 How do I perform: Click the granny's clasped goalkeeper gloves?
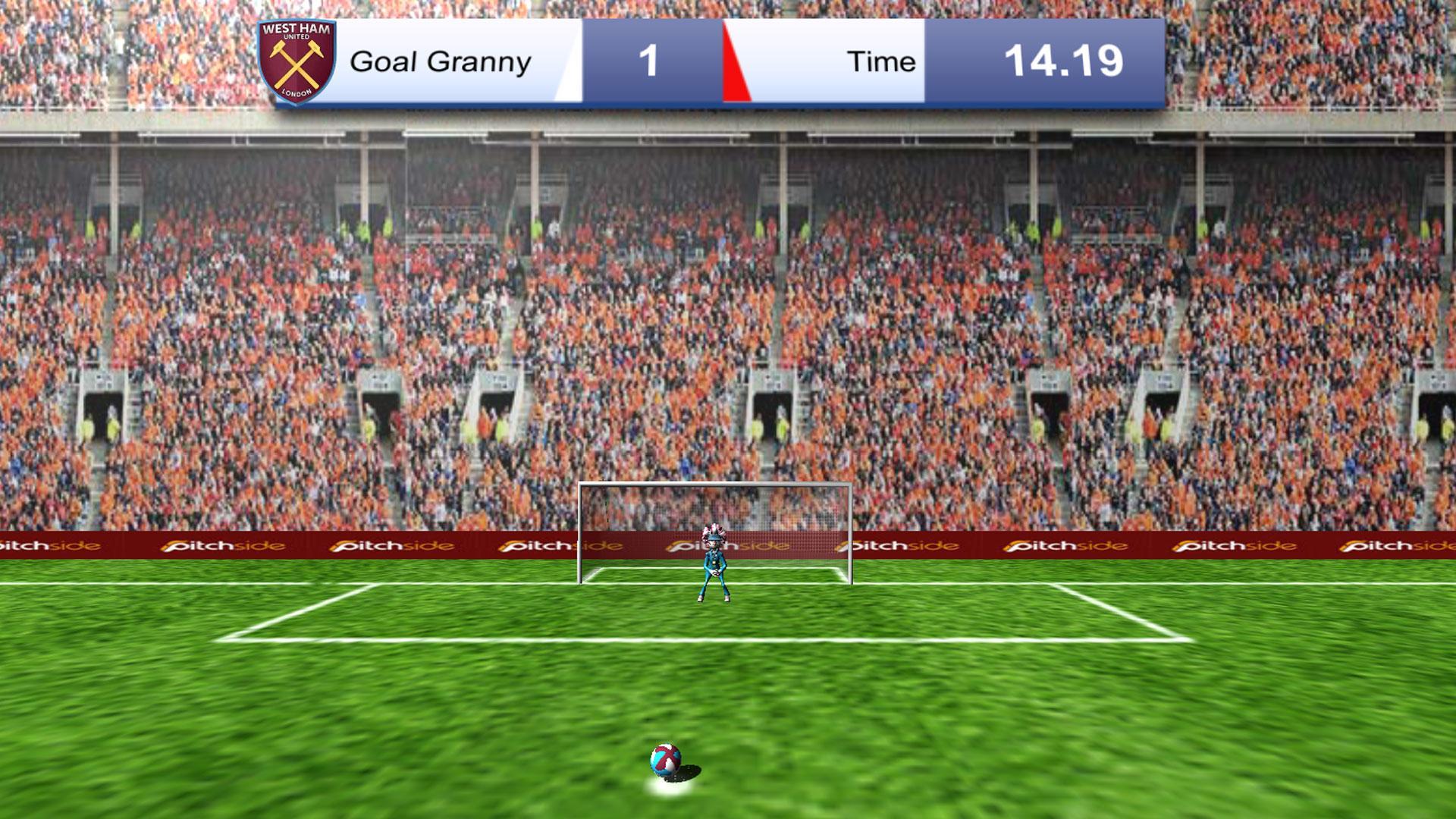click(714, 573)
